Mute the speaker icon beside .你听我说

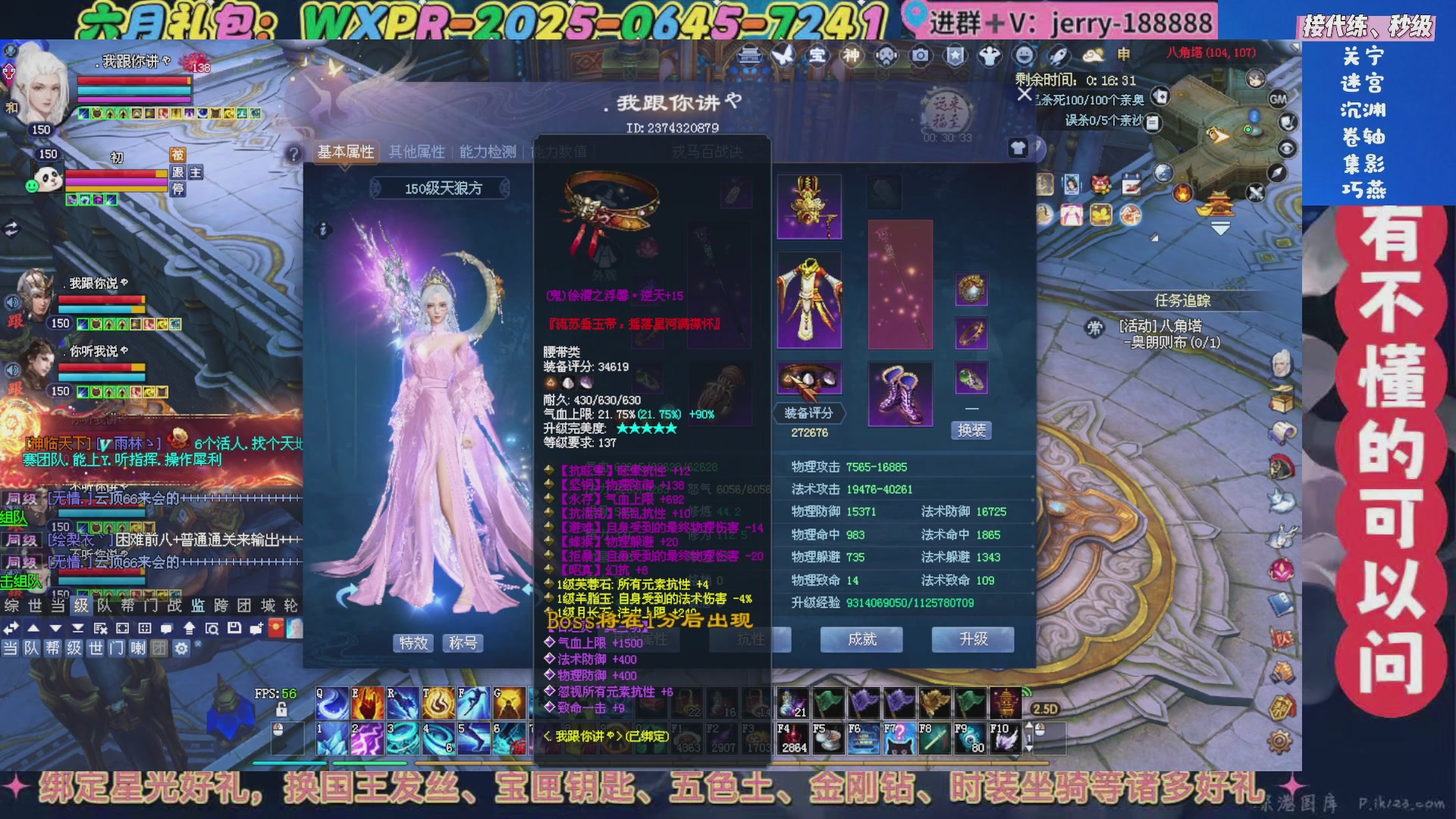pyautogui.click(x=12, y=370)
